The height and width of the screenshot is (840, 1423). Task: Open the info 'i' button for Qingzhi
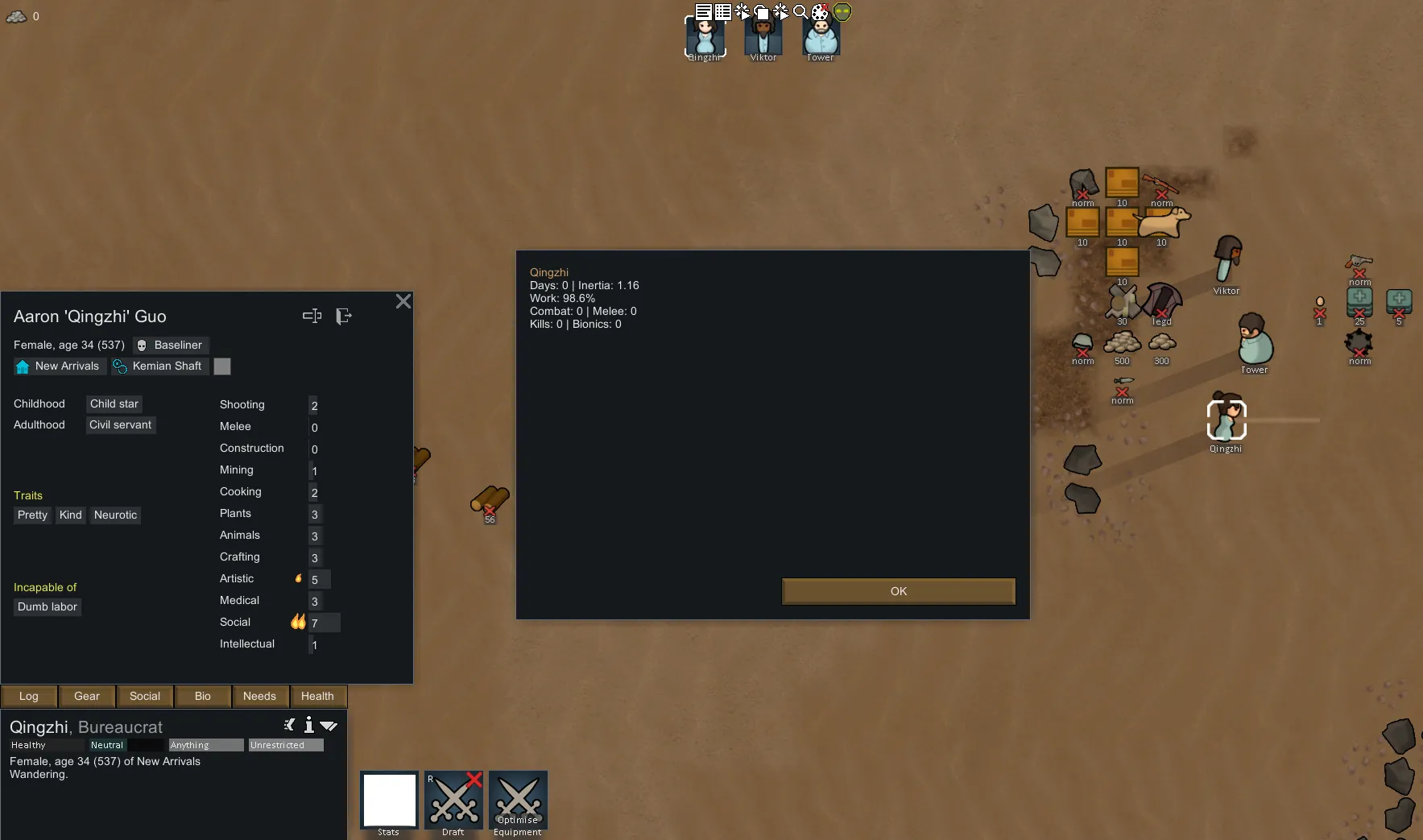[308, 725]
